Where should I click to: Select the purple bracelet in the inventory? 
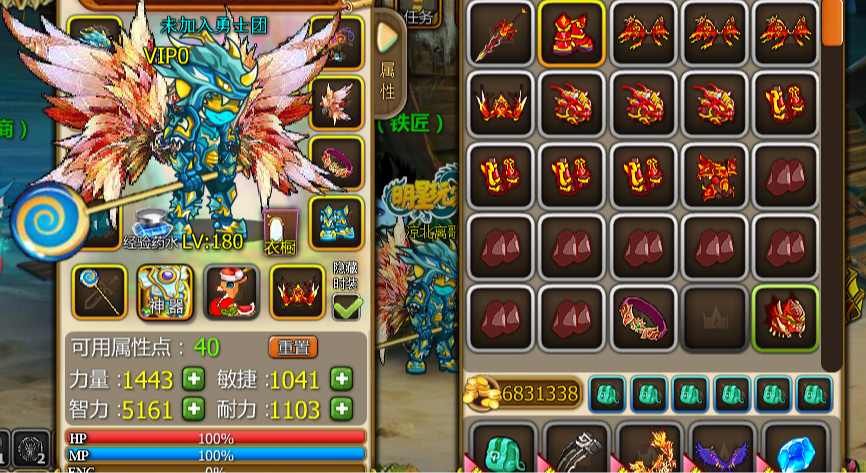pyautogui.click(x=643, y=318)
